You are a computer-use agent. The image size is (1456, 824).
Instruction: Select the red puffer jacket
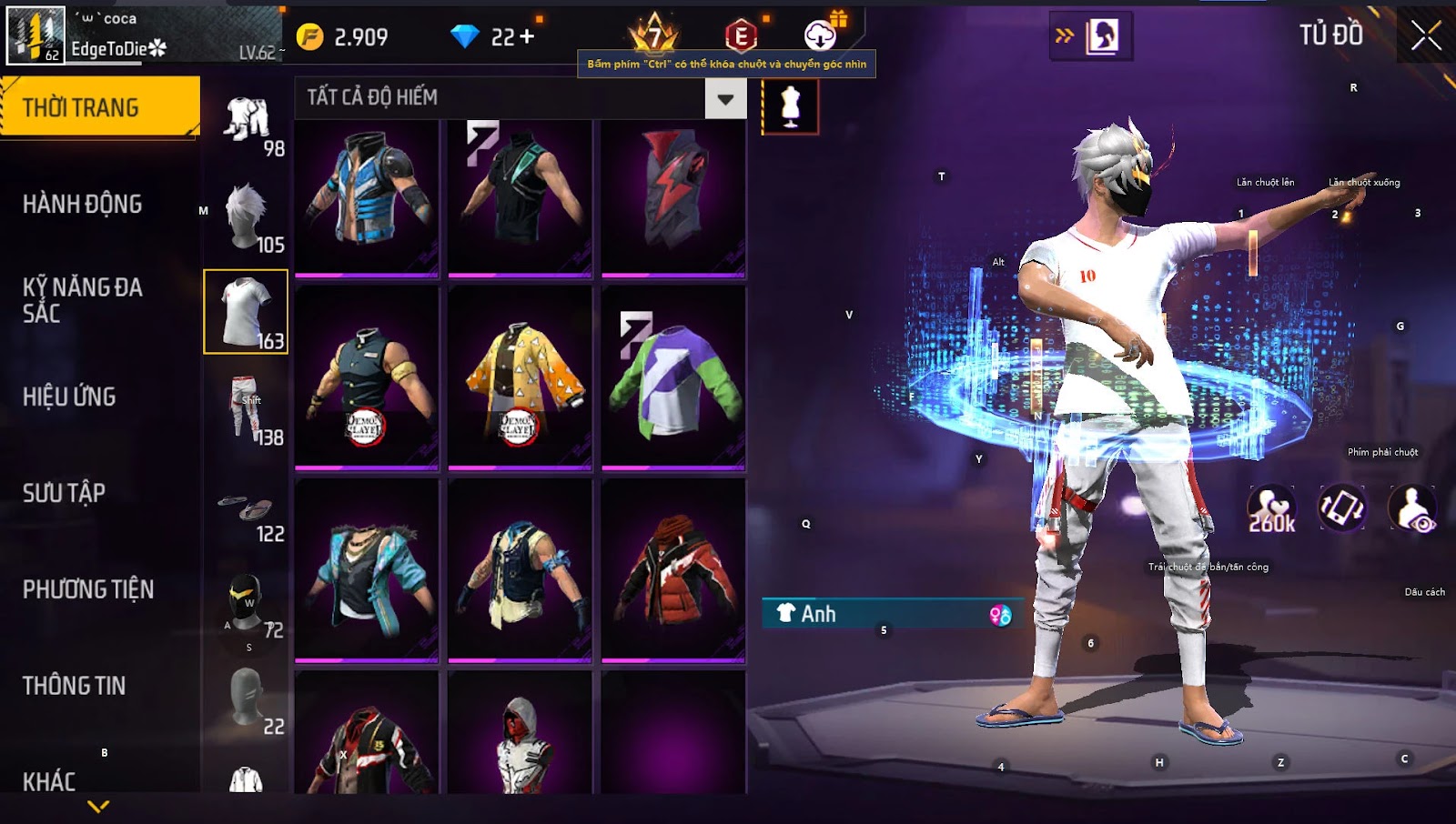[x=673, y=570]
